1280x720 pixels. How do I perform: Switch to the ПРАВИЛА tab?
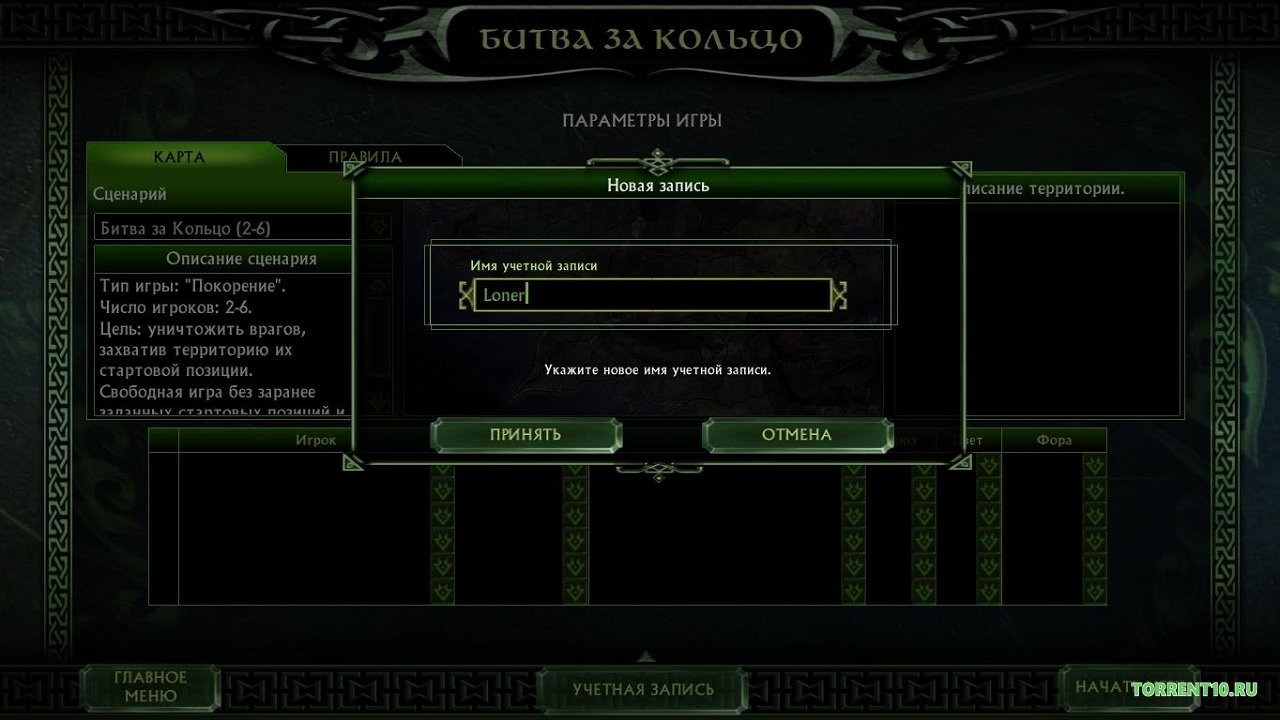(x=364, y=156)
